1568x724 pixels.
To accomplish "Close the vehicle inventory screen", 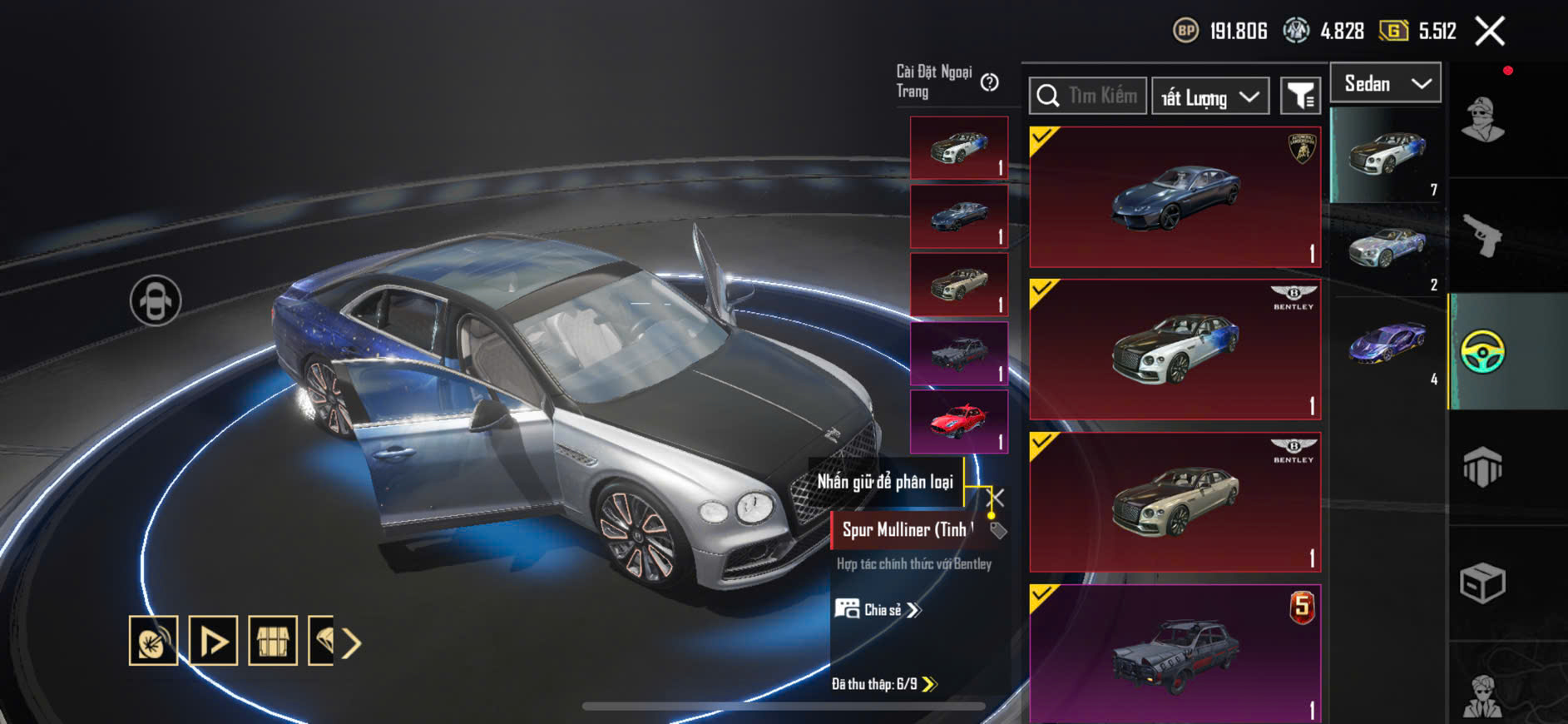I will (1489, 32).
